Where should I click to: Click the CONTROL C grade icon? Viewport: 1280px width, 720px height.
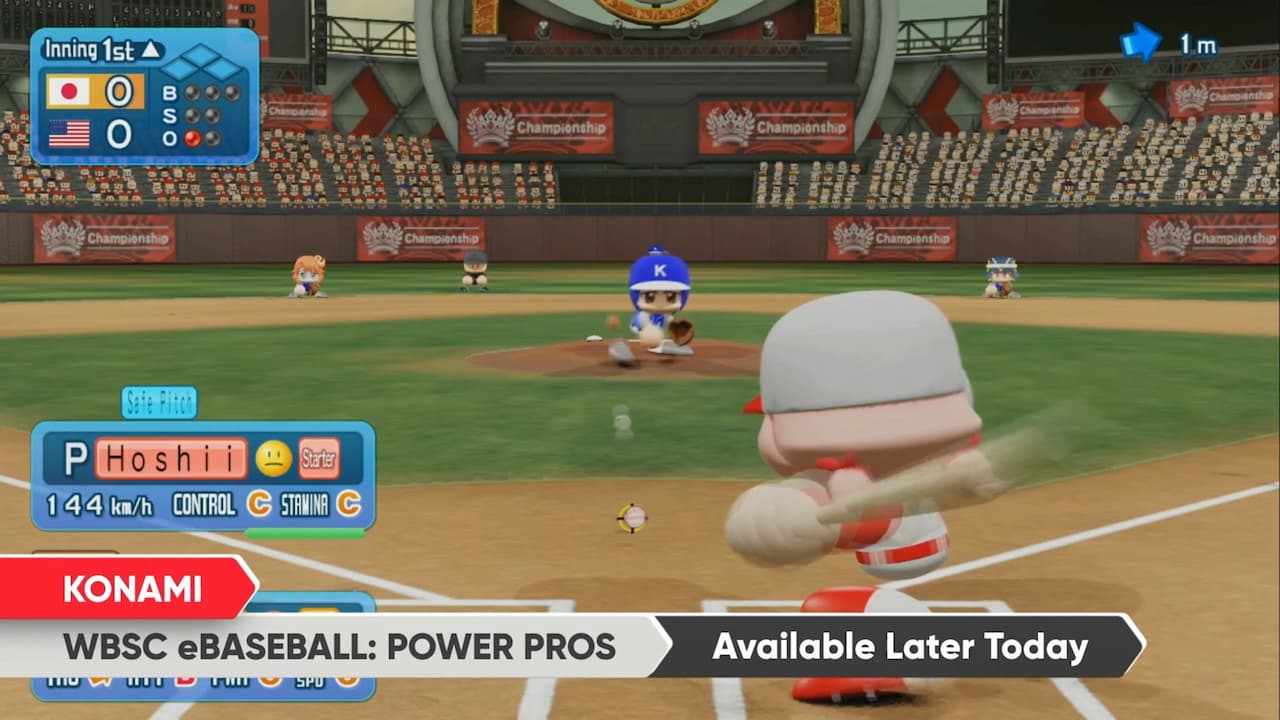click(258, 505)
